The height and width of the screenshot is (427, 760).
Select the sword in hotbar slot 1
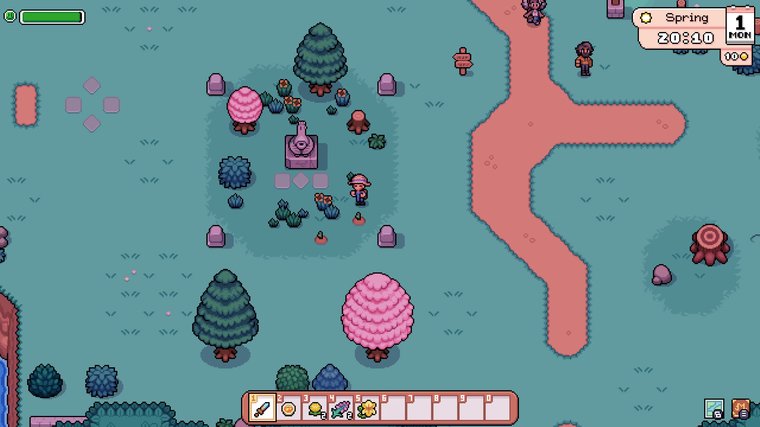tap(263, 408)
